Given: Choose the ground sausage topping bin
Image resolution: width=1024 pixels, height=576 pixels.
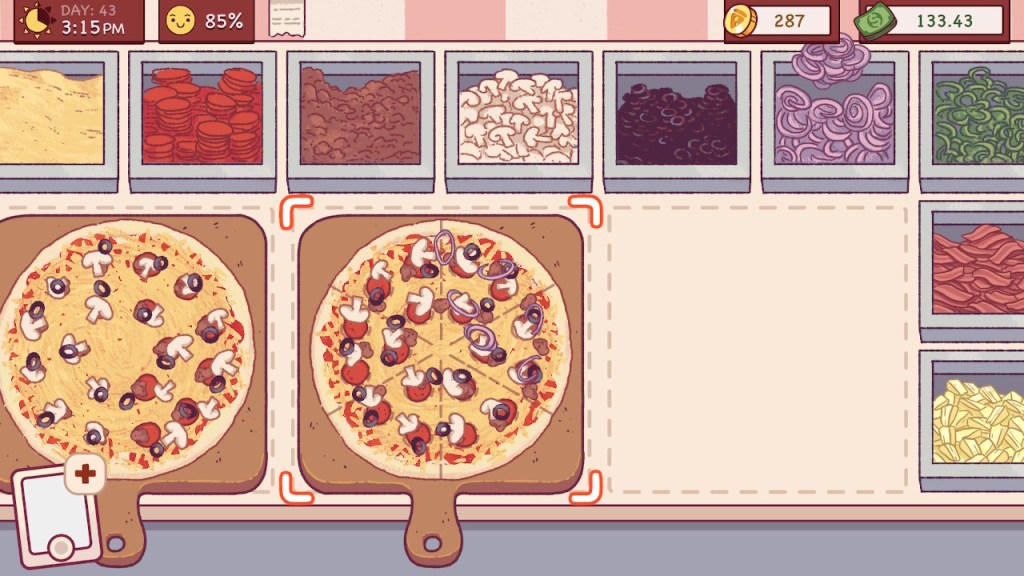Looking at the screenshot, I should 360,115.
